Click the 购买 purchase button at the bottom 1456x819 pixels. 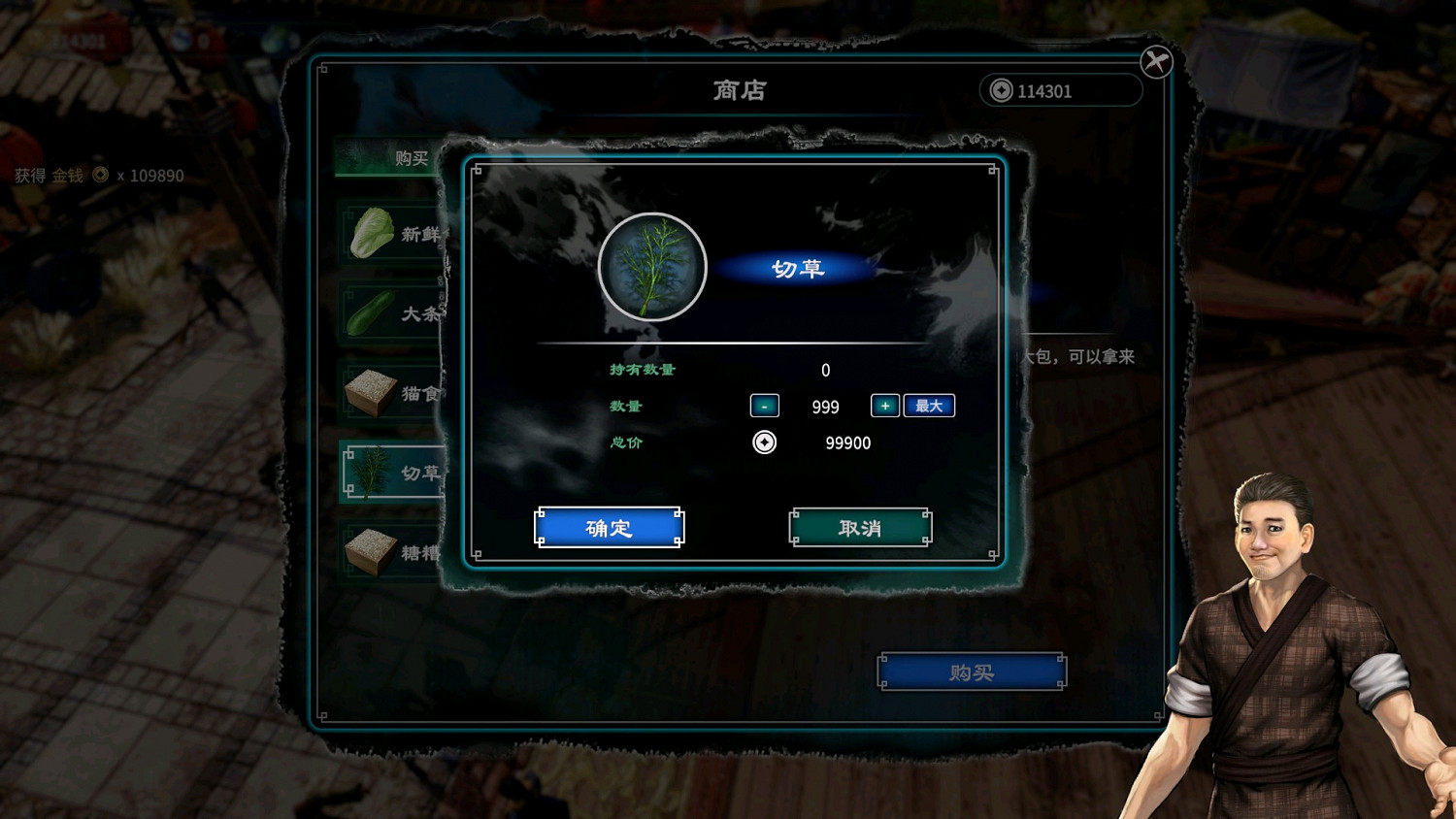971,671
